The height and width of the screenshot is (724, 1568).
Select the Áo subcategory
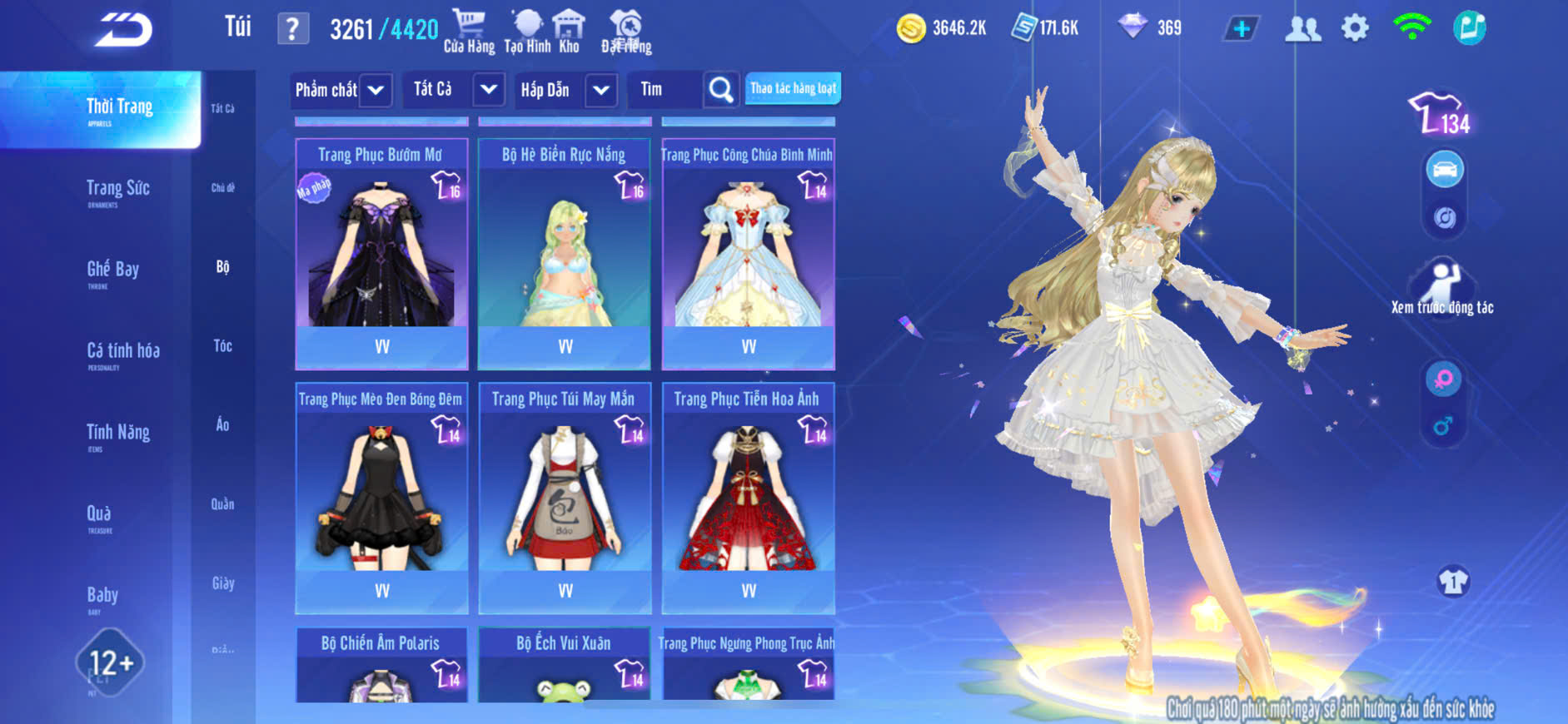click(x=222, y=424)
